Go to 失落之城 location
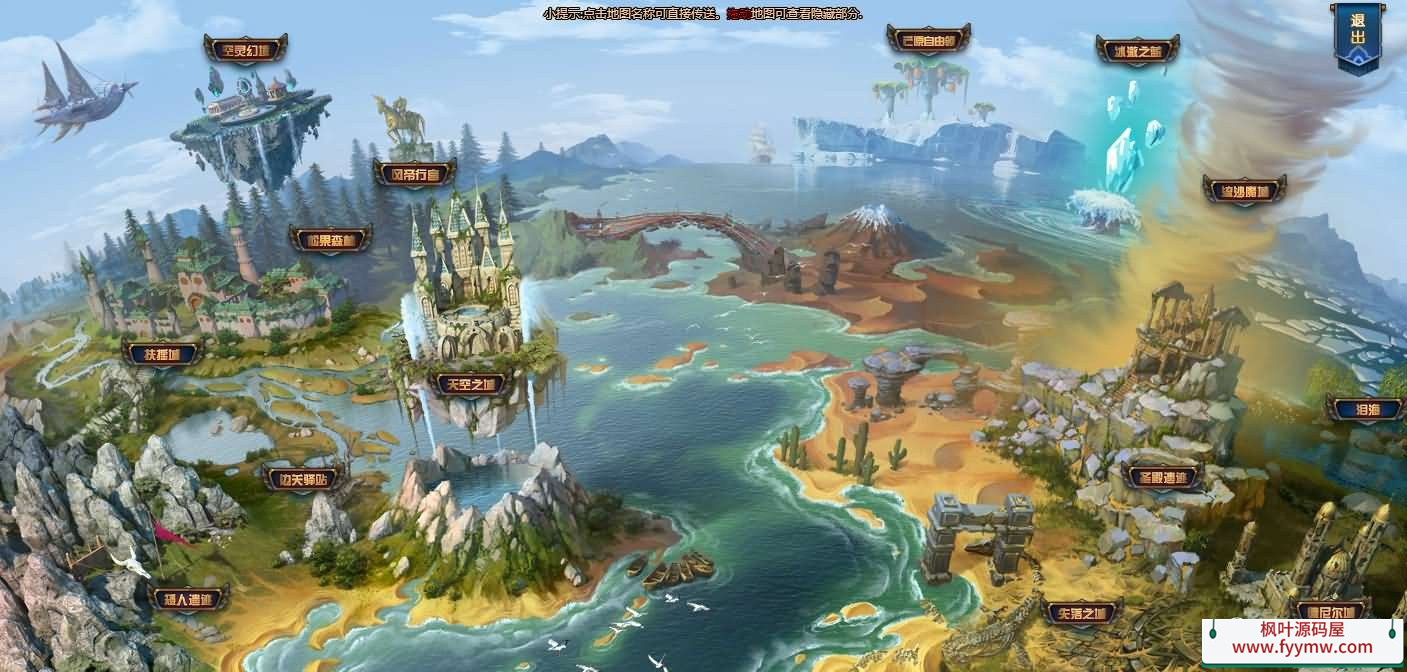Viewport: 1407px width, 672px height. [1081, 612]
